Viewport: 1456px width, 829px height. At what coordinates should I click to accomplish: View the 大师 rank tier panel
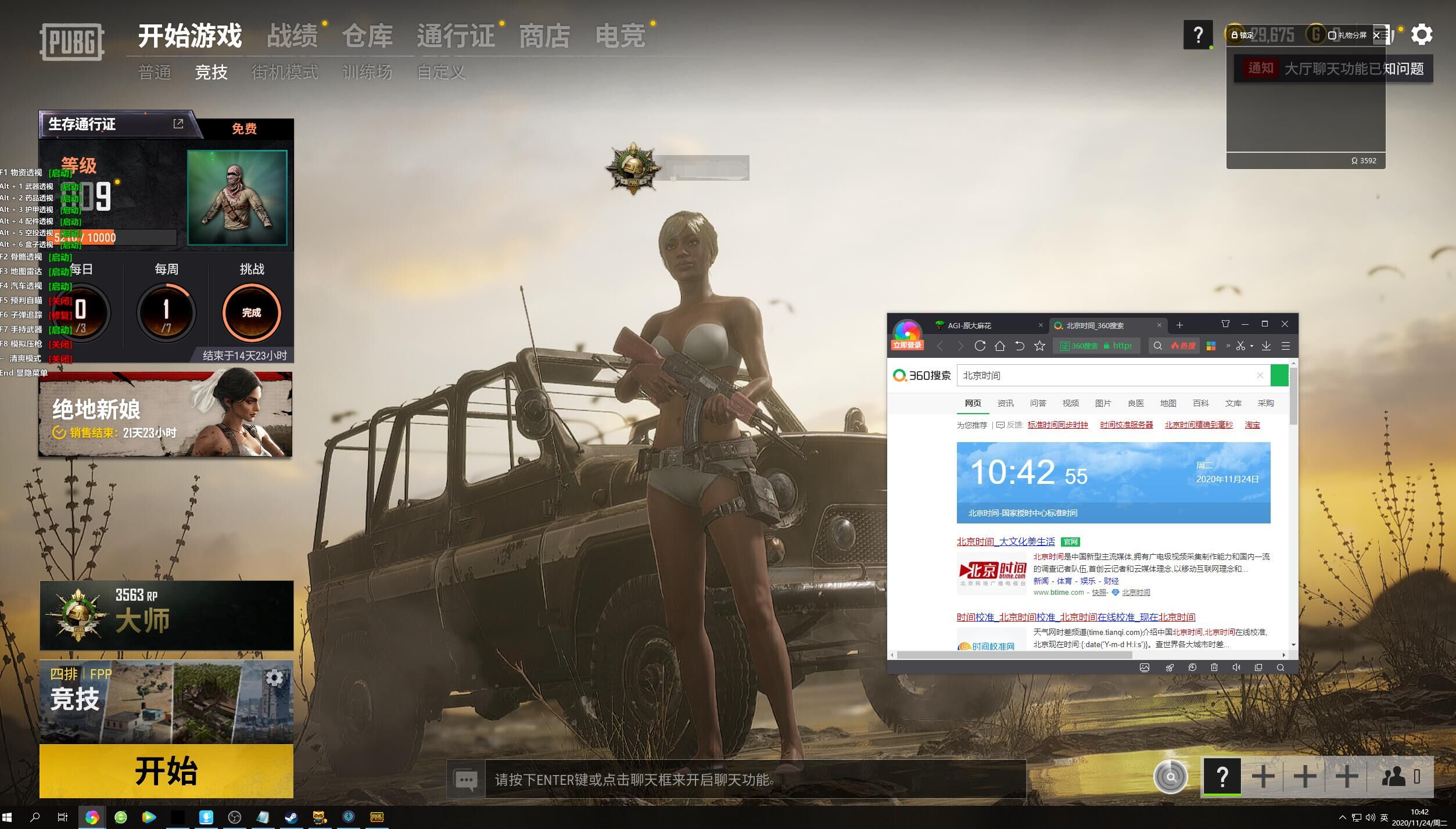pos(166,615)
